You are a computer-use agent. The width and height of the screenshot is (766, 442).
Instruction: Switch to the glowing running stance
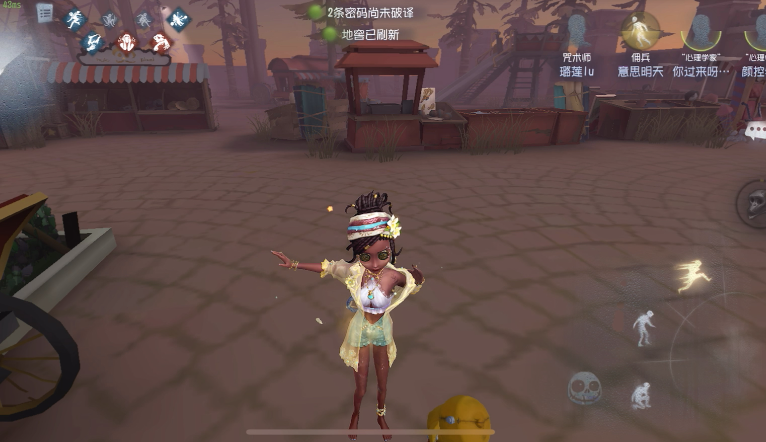click(692, 274)
